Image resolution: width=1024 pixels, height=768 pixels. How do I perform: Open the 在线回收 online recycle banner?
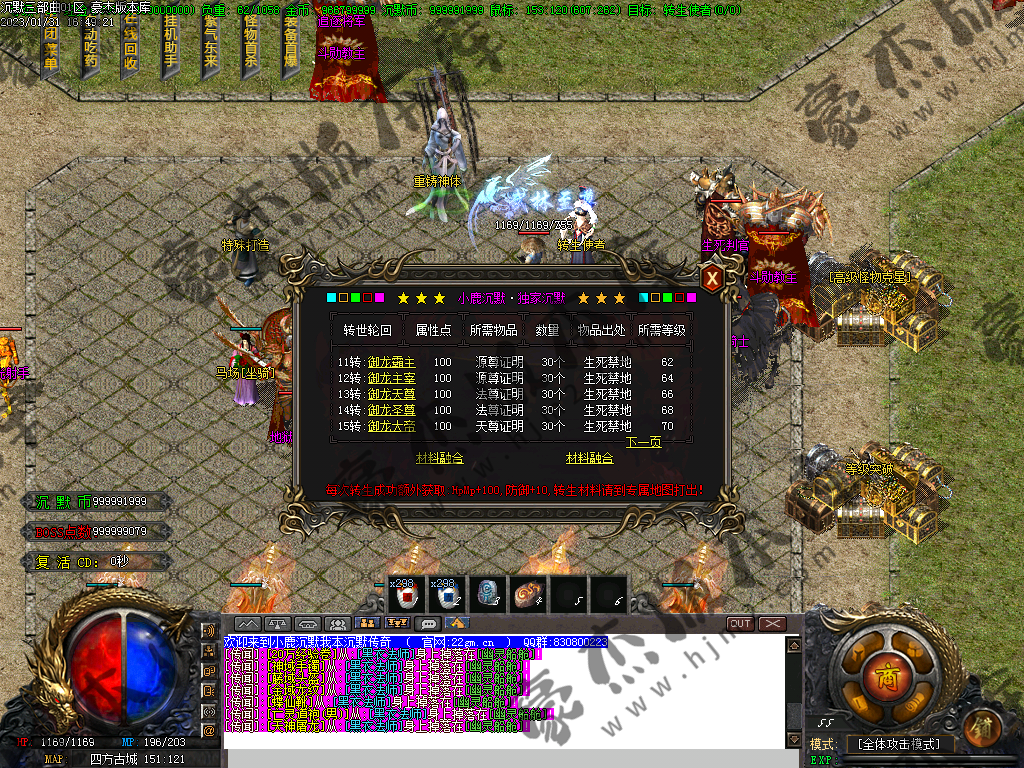tap(130, 45)
